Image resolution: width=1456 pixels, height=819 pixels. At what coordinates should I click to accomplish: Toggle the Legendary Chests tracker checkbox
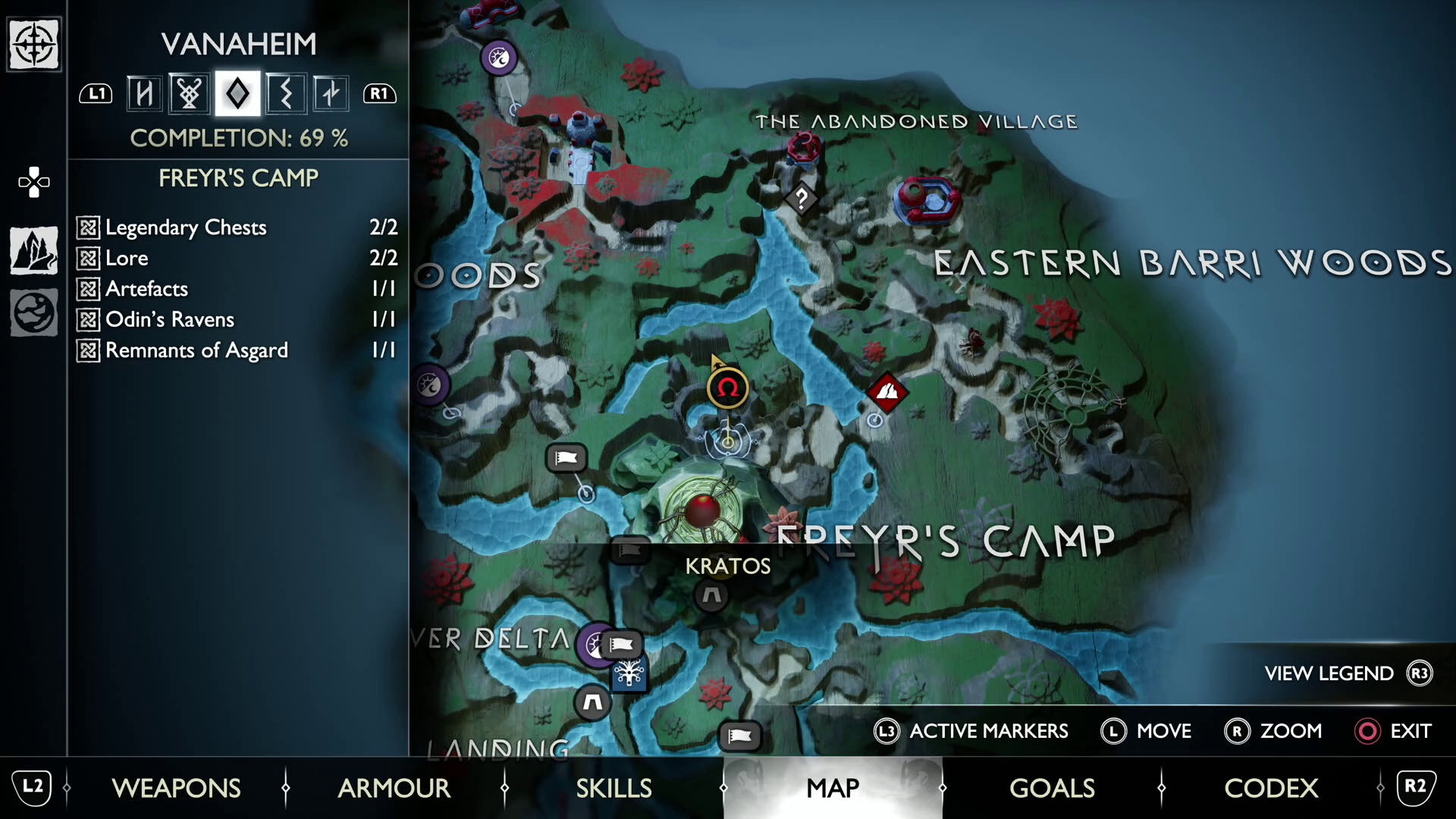(x=87, y=227)
